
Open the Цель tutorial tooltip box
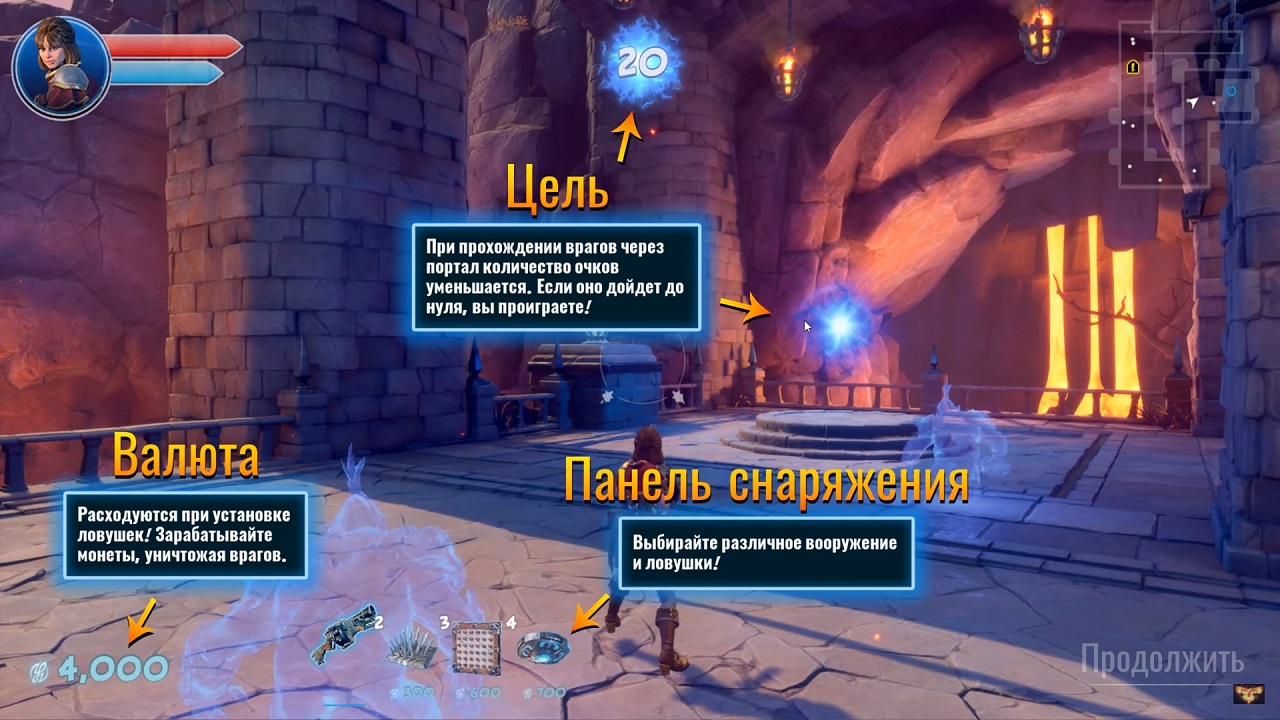(x=557, y=278)
